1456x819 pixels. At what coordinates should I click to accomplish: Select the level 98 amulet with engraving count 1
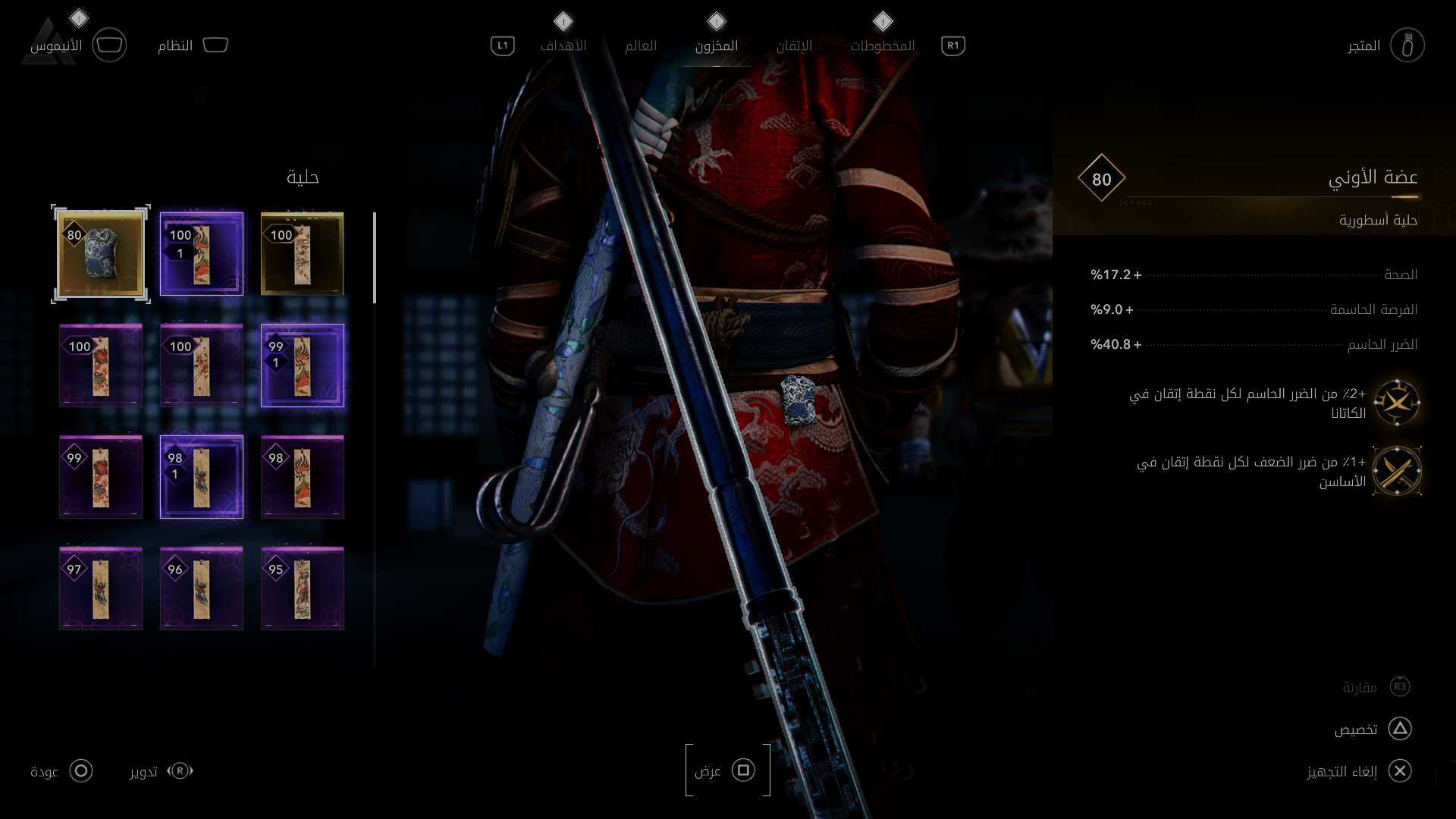(202, 477)
